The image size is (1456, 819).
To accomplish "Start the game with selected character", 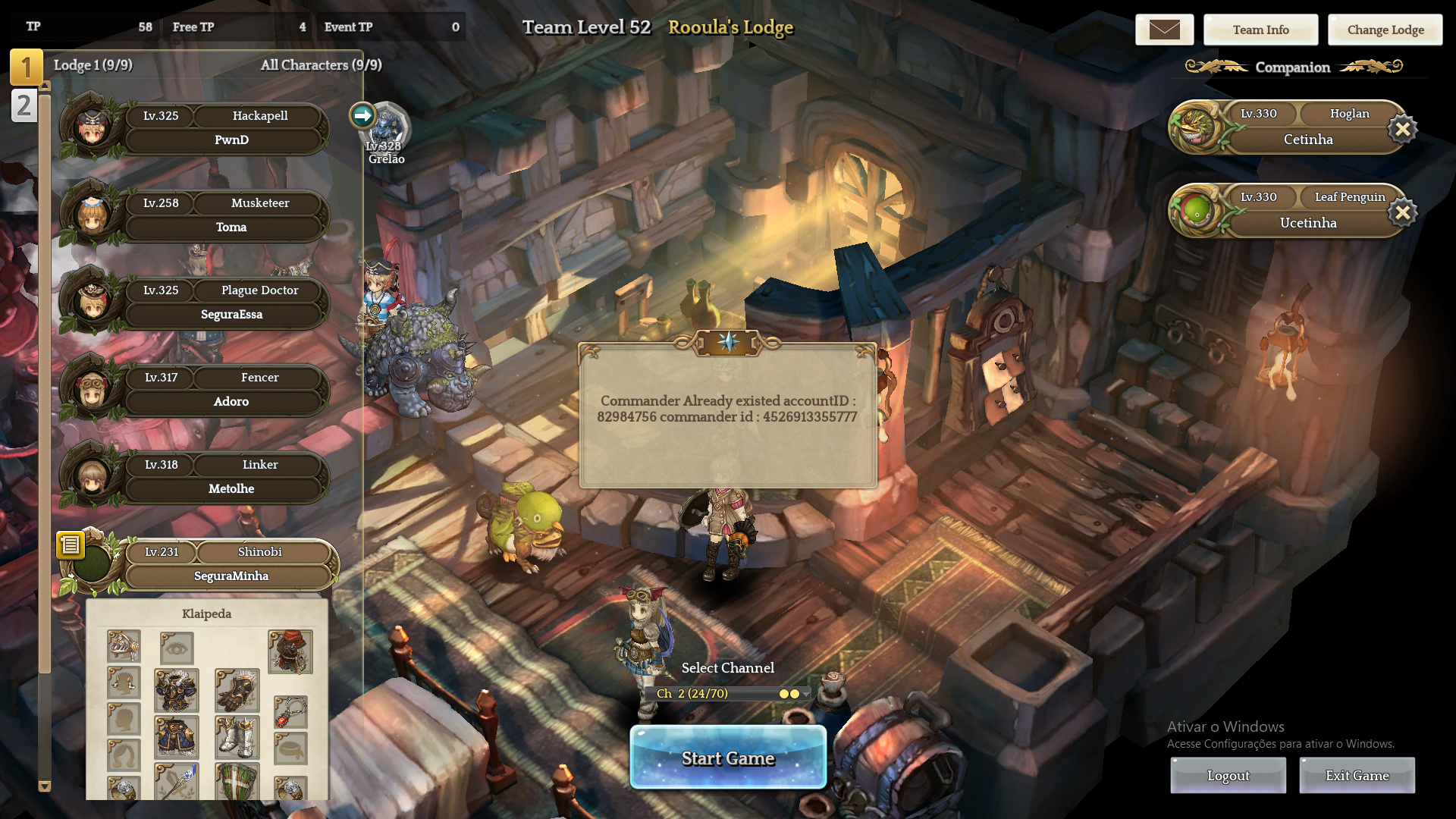I will [728, 758].
